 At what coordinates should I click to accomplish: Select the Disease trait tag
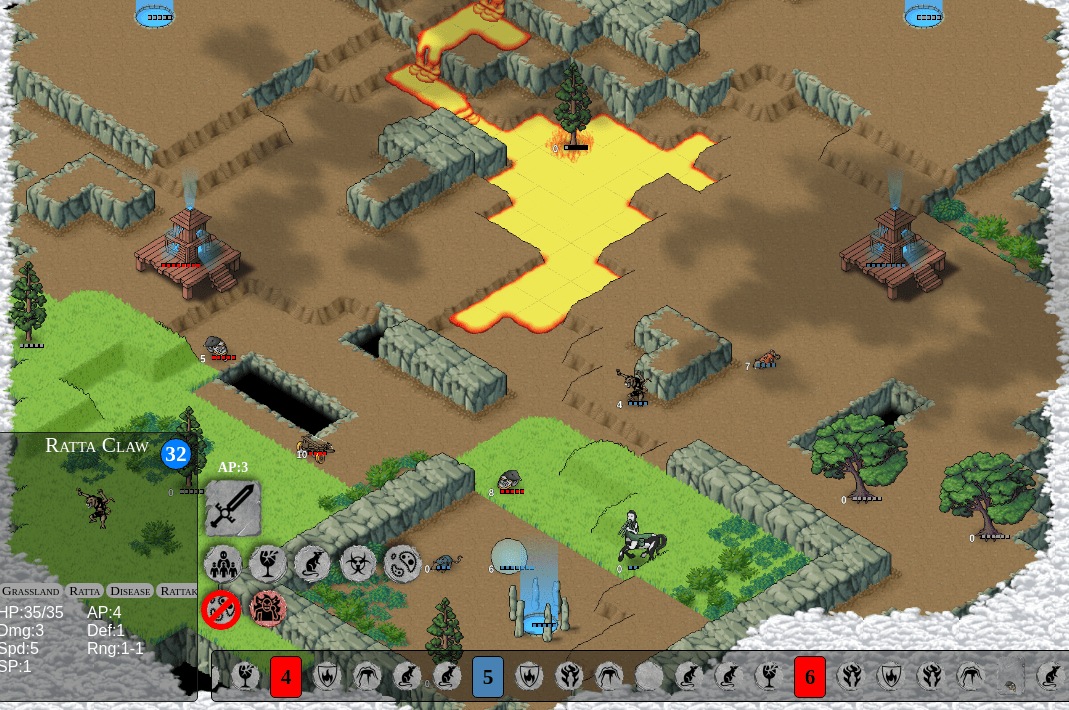(x=130, y=591)
